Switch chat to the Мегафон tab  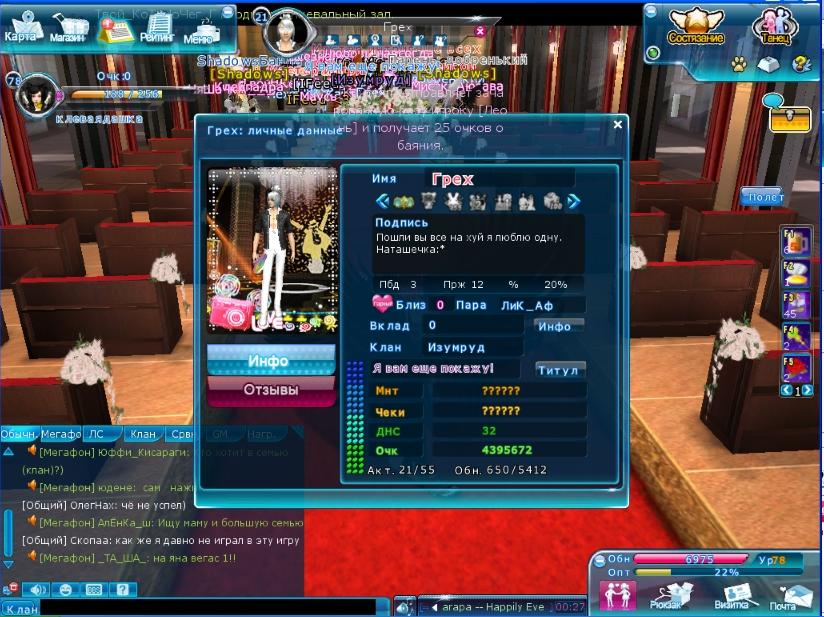(61, 435)
